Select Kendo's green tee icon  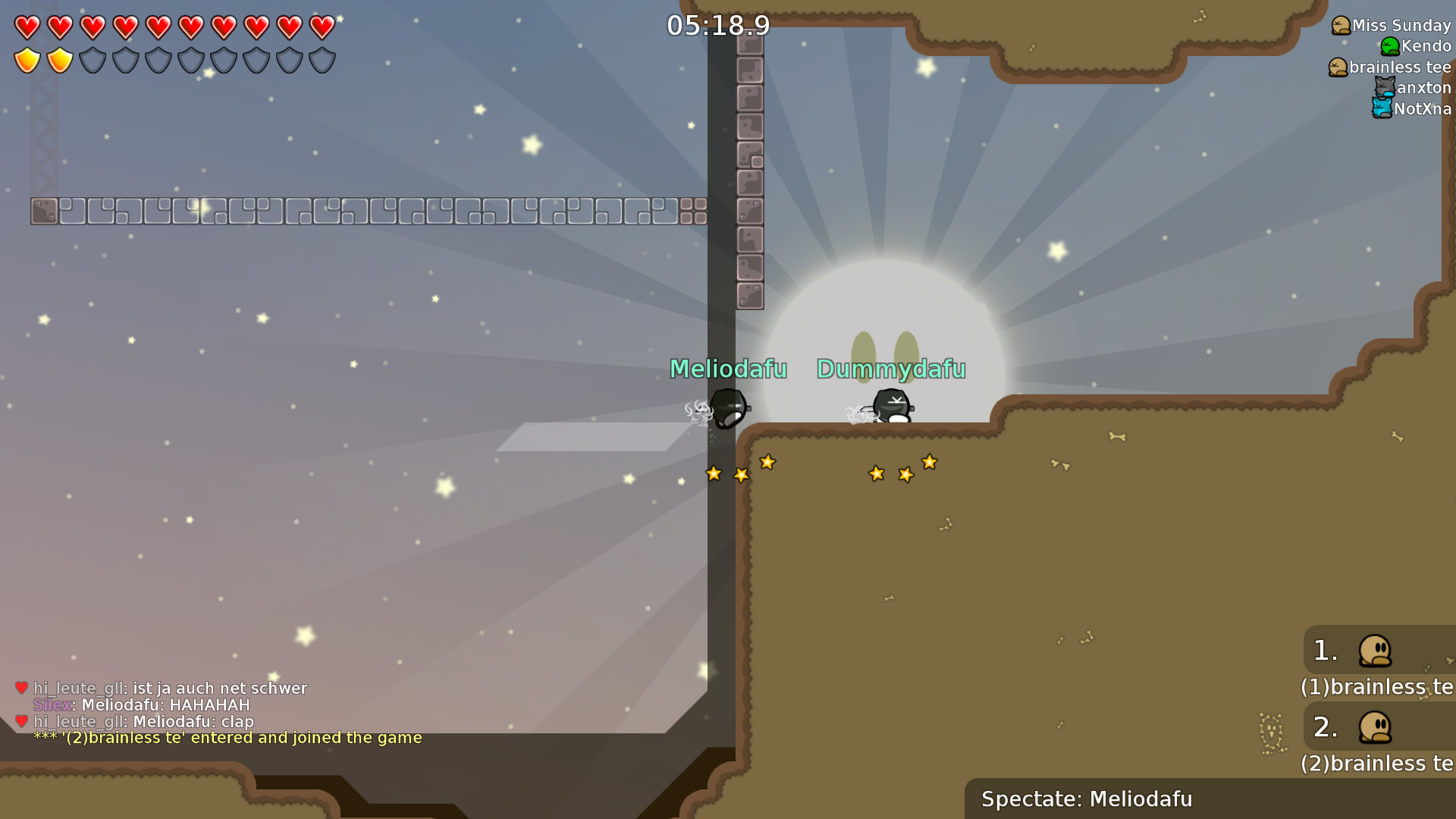(x=1389, y=46)
